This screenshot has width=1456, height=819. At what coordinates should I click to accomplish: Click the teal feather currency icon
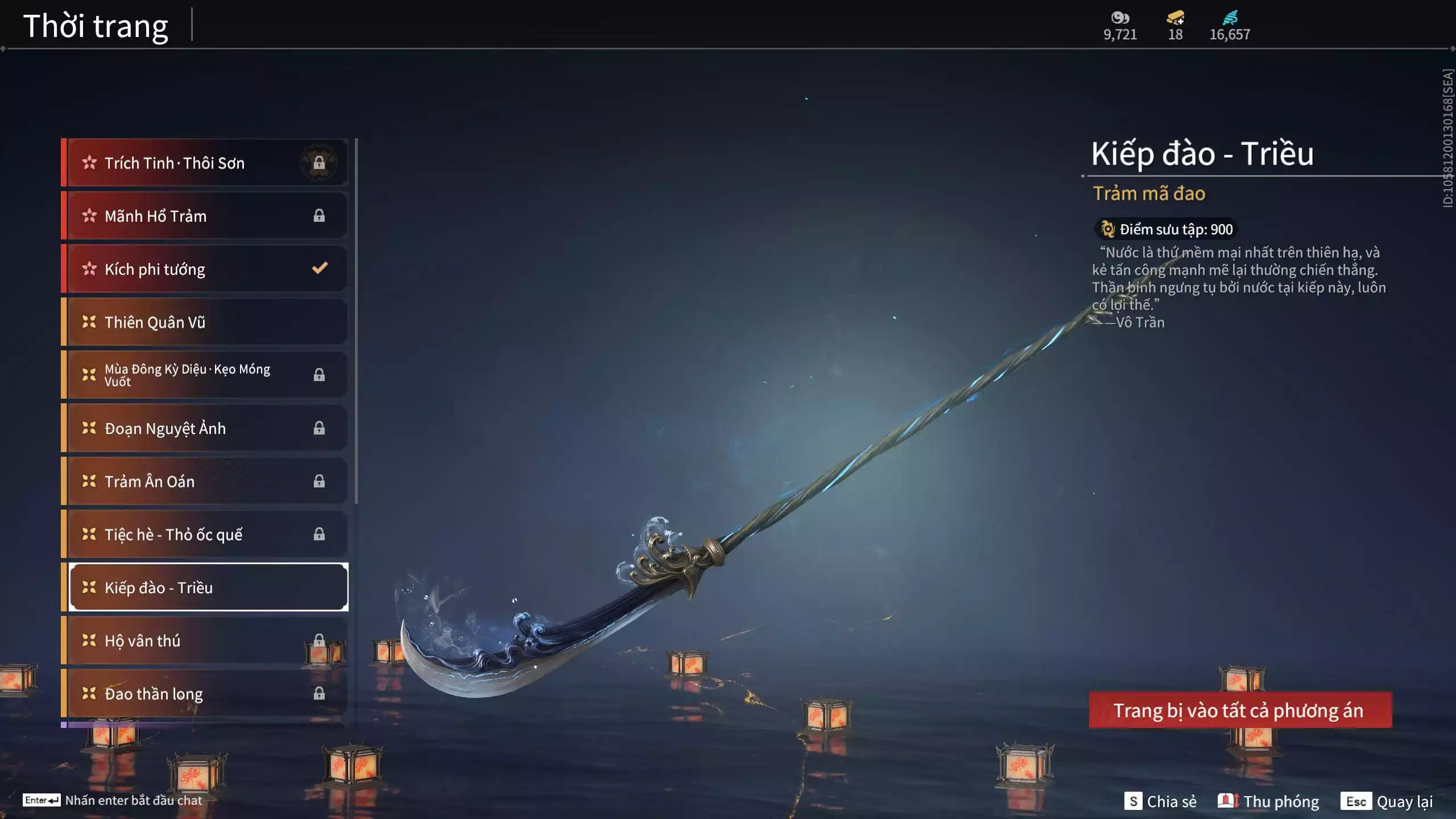coord(1230,18)
